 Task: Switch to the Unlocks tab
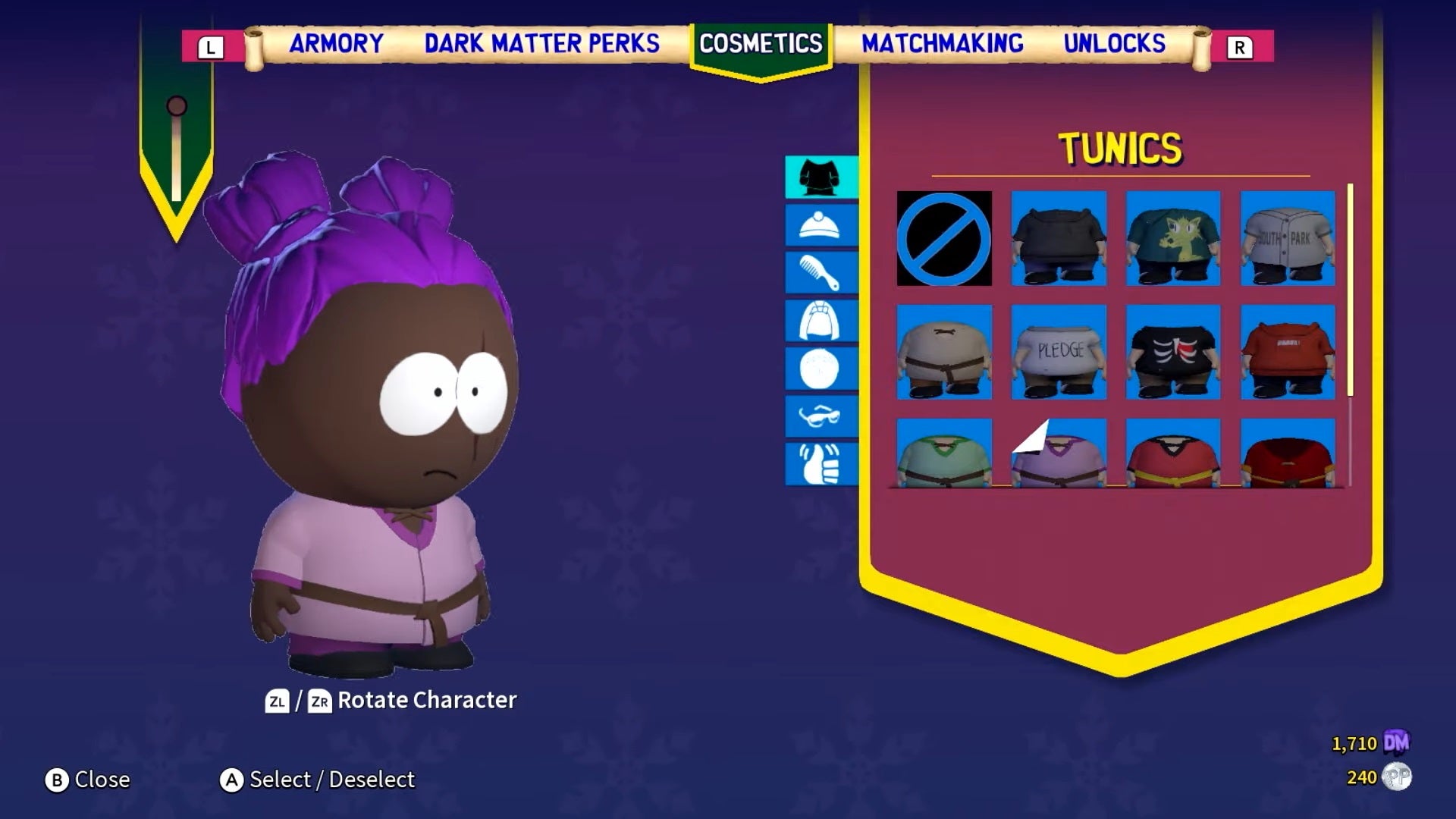tap(1115, 44)
